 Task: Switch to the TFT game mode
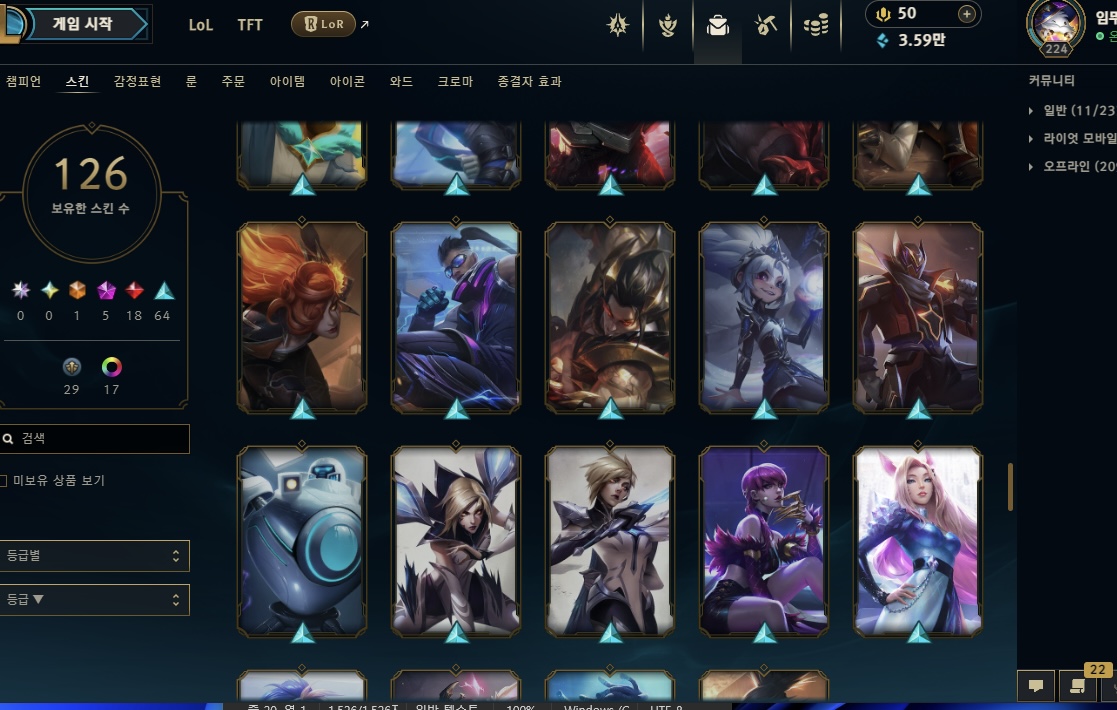click(x=250, y=25)
